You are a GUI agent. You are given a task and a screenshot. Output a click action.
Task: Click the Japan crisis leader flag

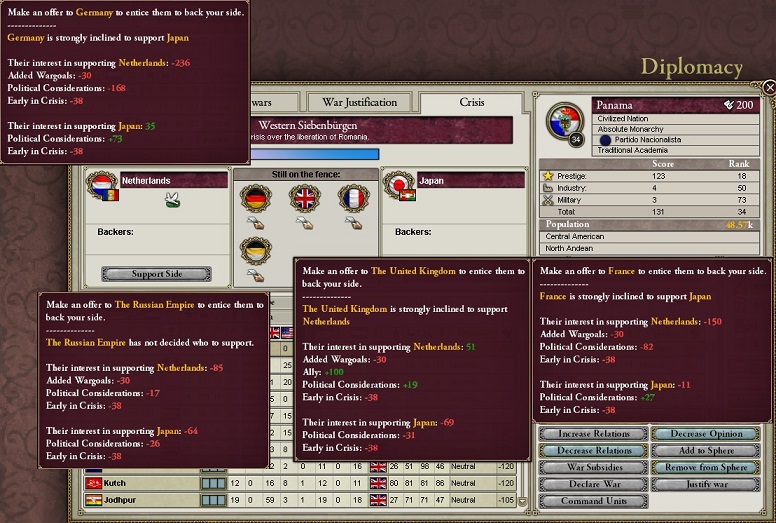[x=398, y=184]
